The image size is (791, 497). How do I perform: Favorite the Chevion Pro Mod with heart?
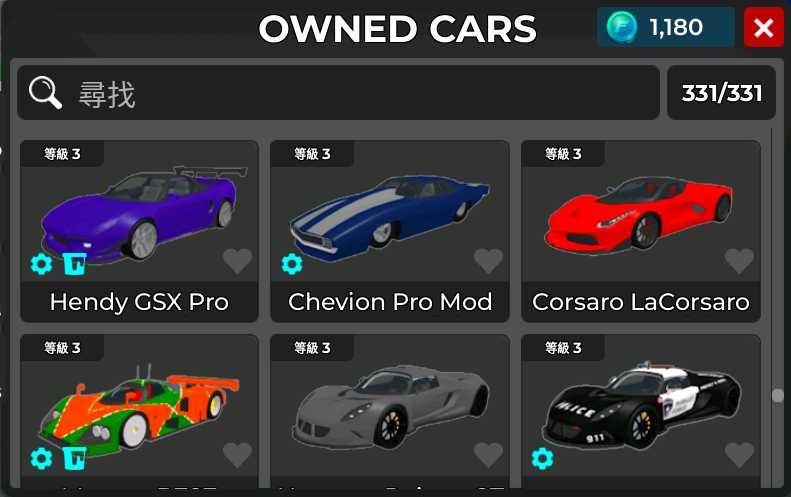488,262
